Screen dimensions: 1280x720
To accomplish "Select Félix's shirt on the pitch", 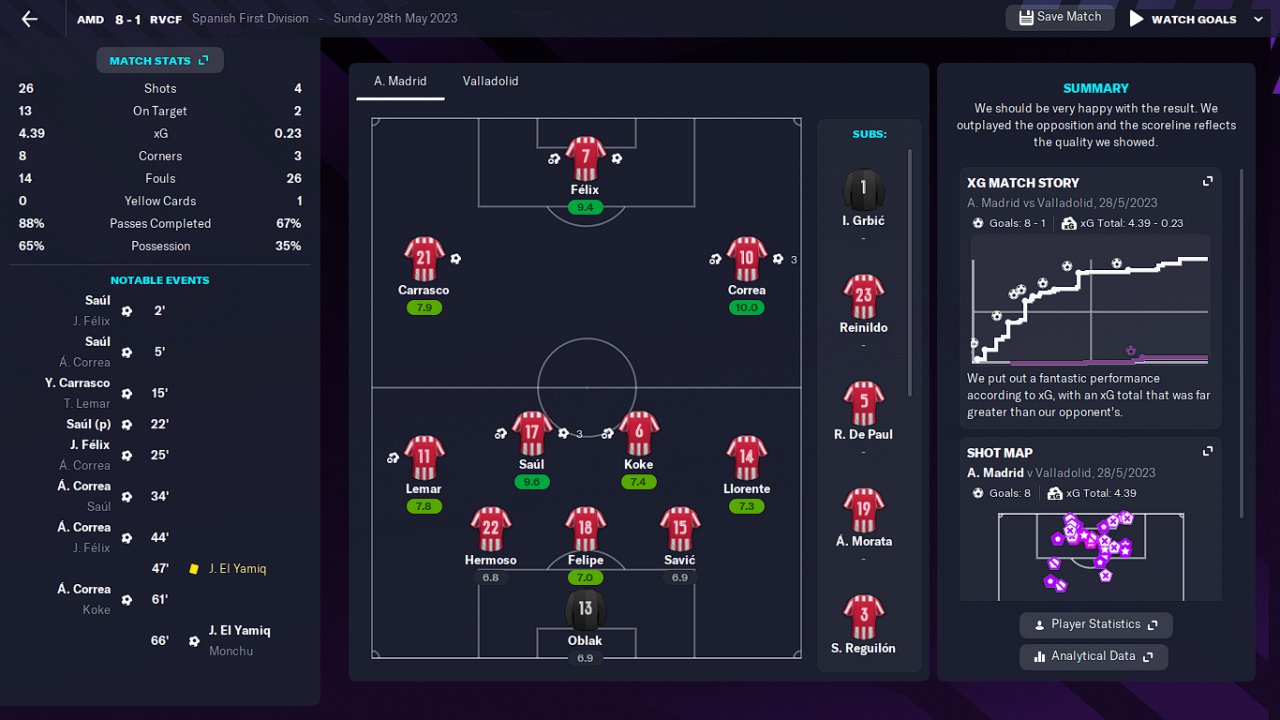I will [x=585, y=159].
